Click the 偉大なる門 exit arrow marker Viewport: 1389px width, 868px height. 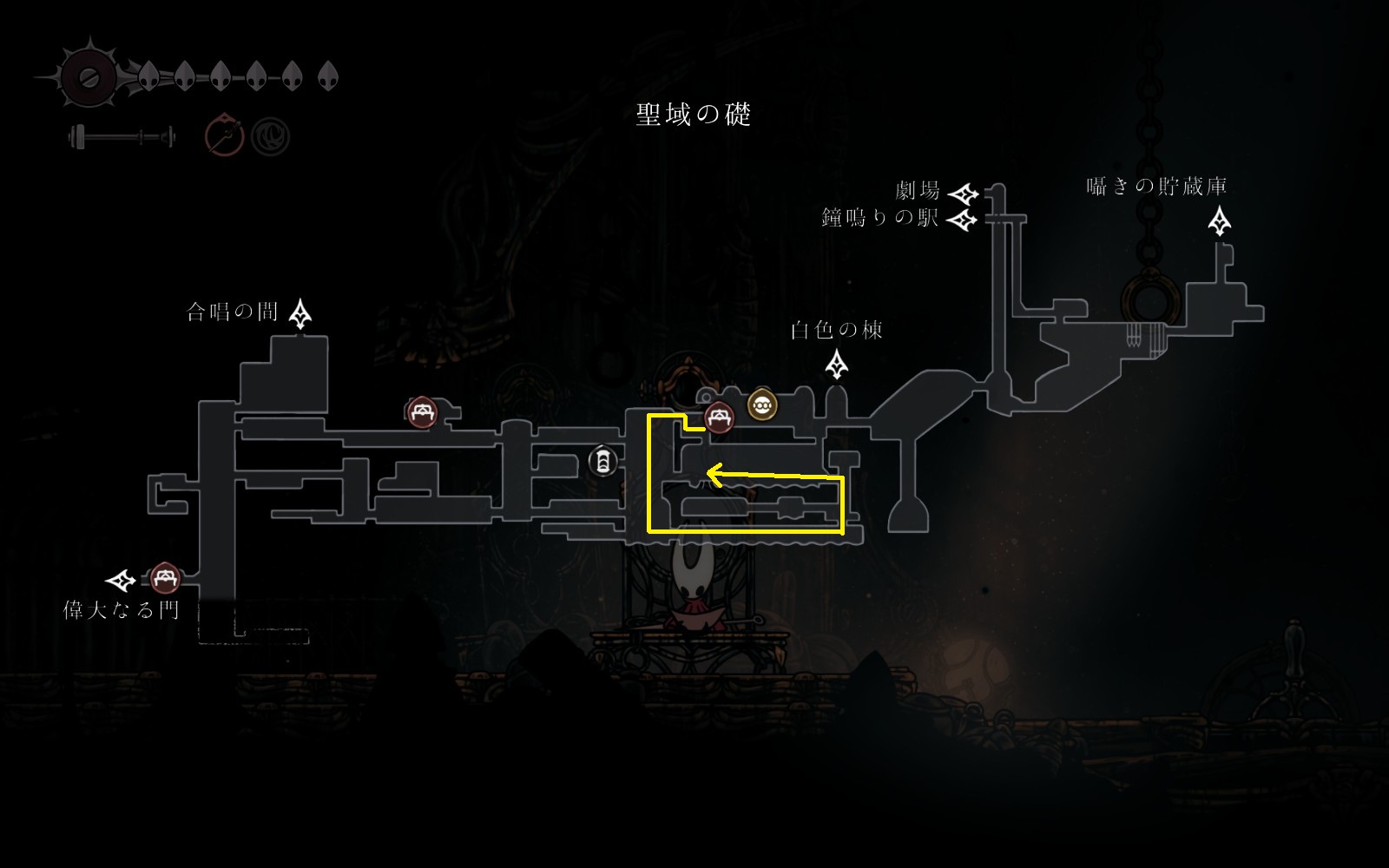point(121,580)
